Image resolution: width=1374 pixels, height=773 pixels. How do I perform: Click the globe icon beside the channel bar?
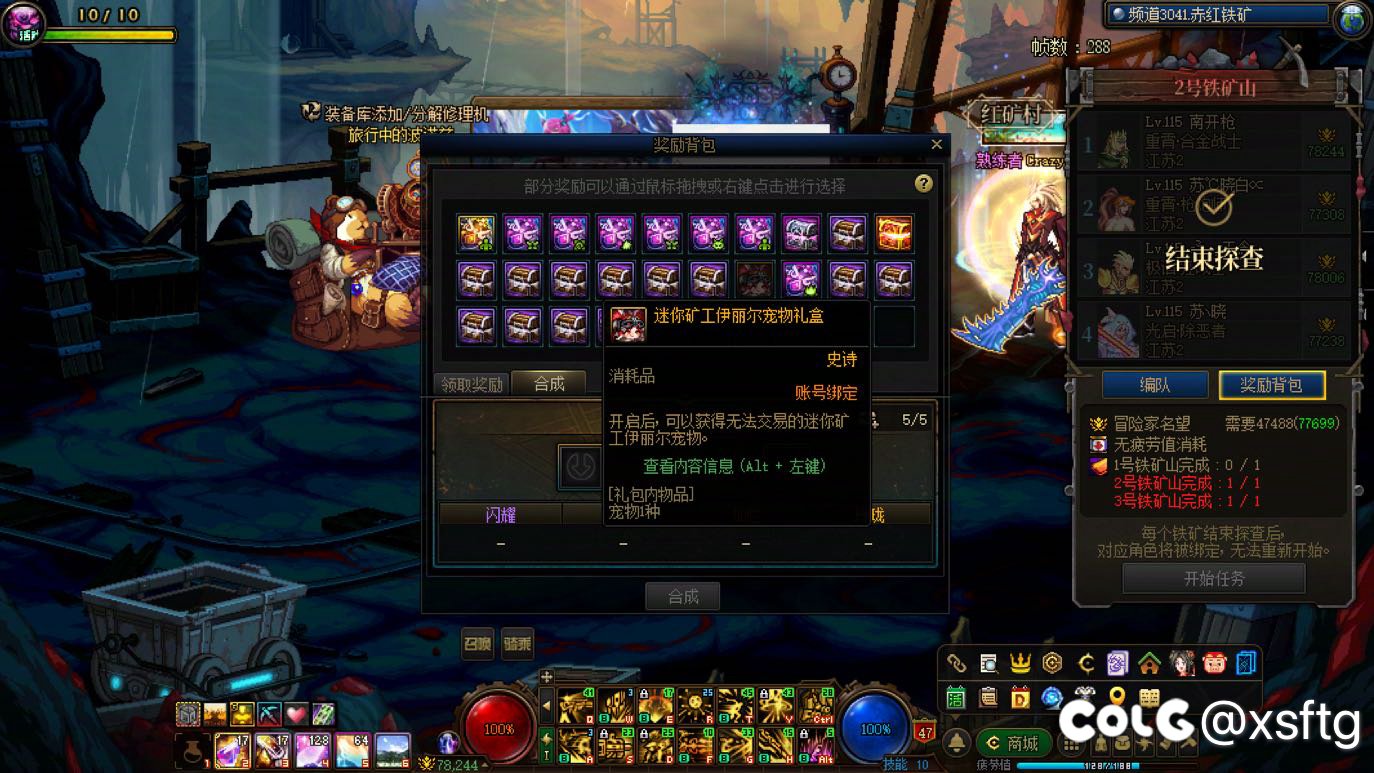tap(1352, 18)
